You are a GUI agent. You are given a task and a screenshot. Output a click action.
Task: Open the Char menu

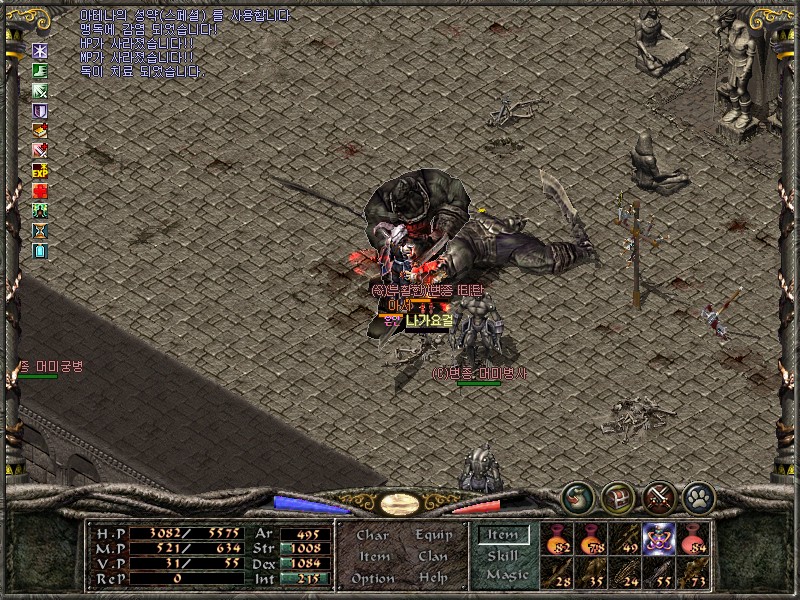click(373, 535)
